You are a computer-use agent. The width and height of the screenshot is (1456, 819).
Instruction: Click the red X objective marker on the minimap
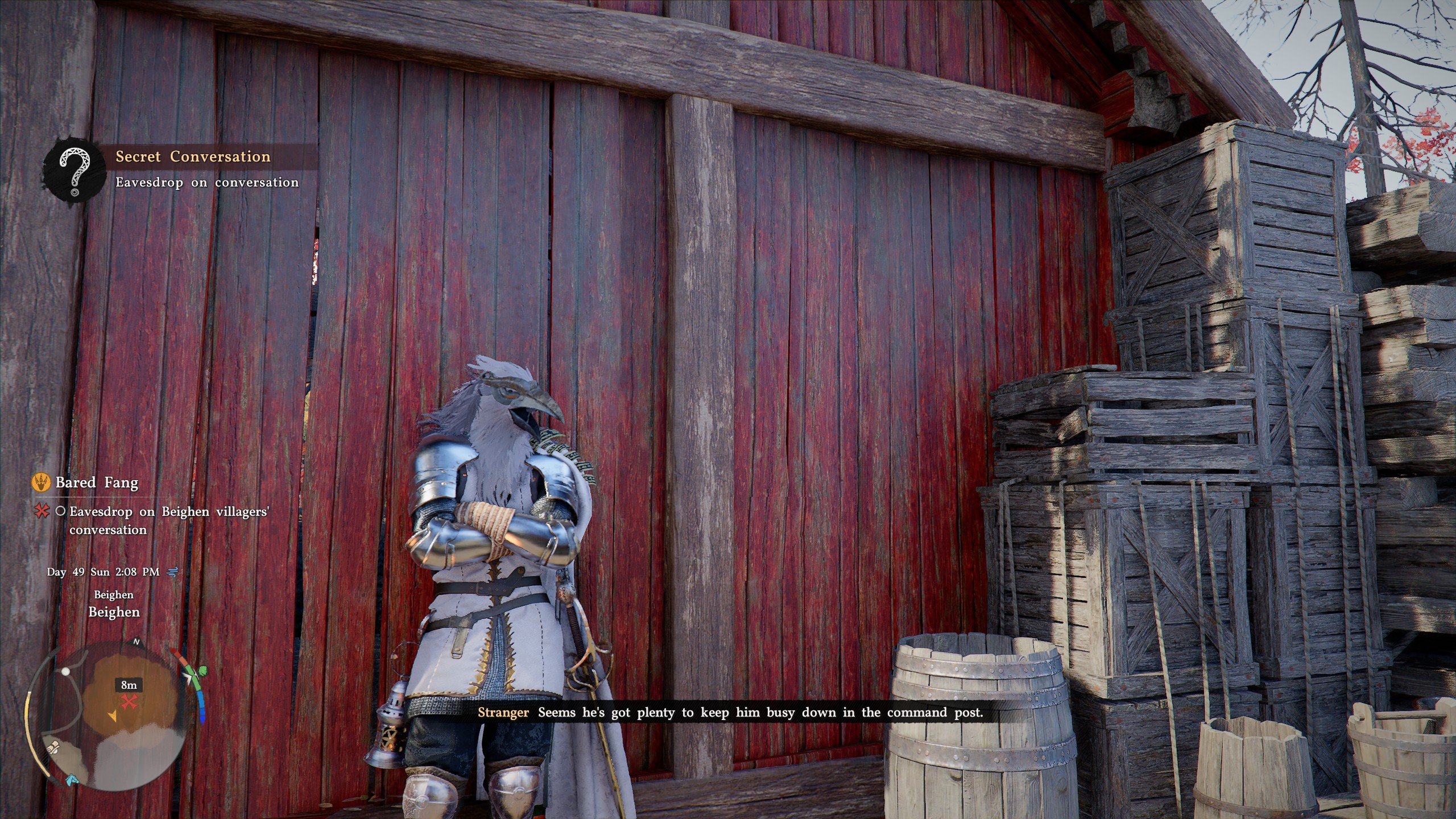click(x=129, y=701)
